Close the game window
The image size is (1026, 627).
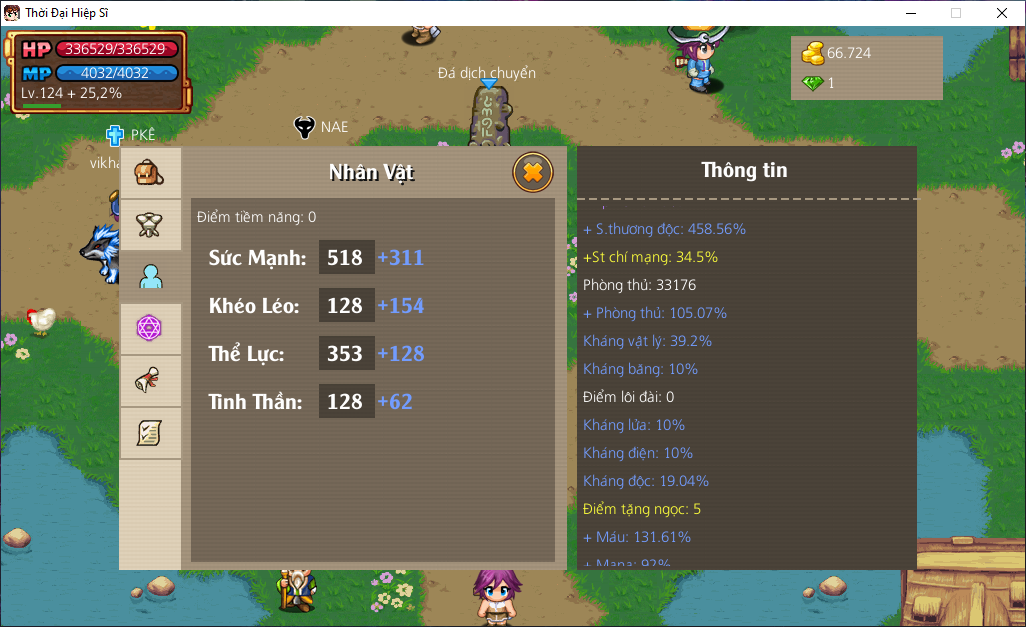tap(1001, 13)
